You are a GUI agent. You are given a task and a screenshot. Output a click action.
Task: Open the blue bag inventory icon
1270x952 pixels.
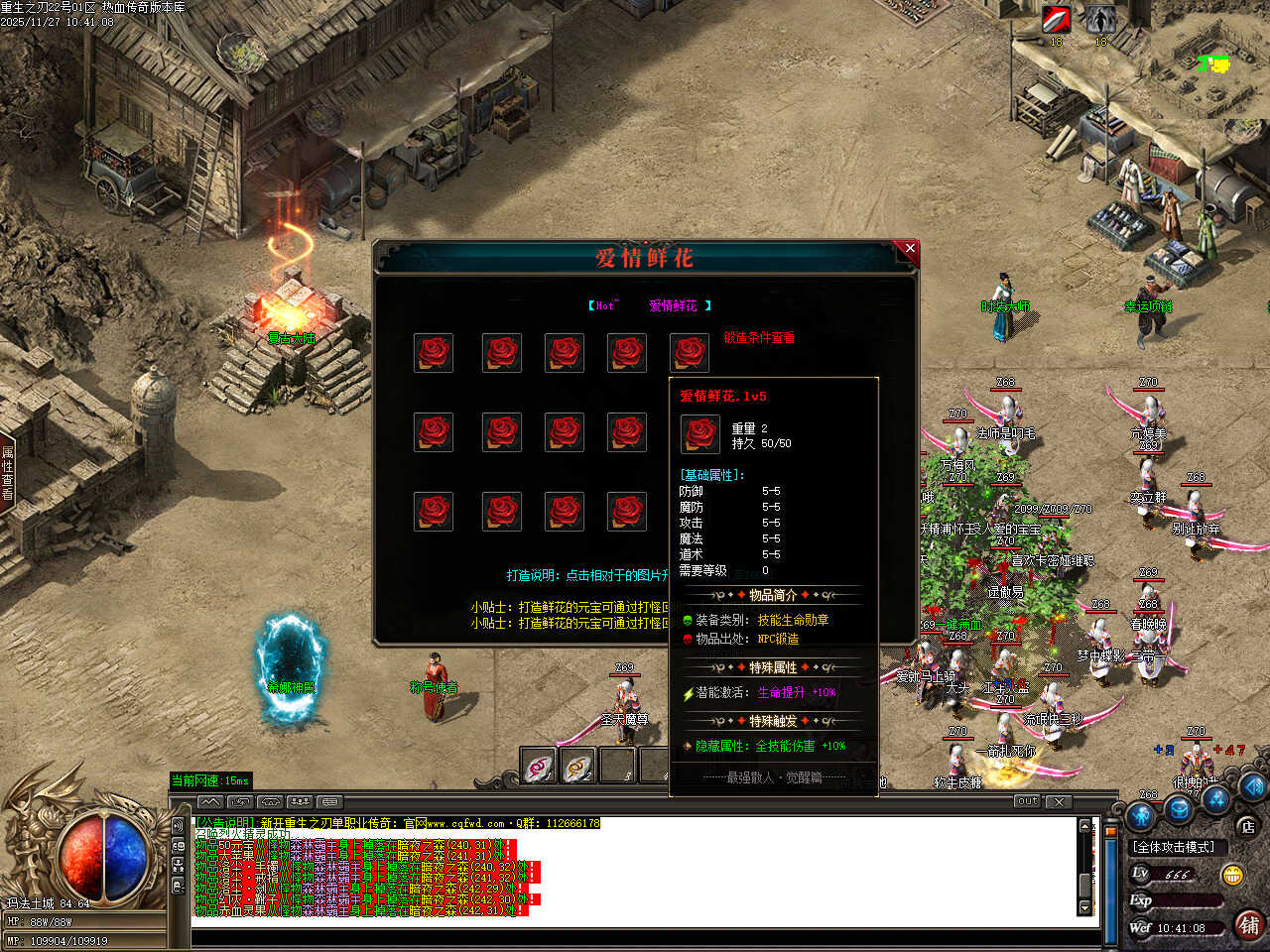coord(1178,809)
